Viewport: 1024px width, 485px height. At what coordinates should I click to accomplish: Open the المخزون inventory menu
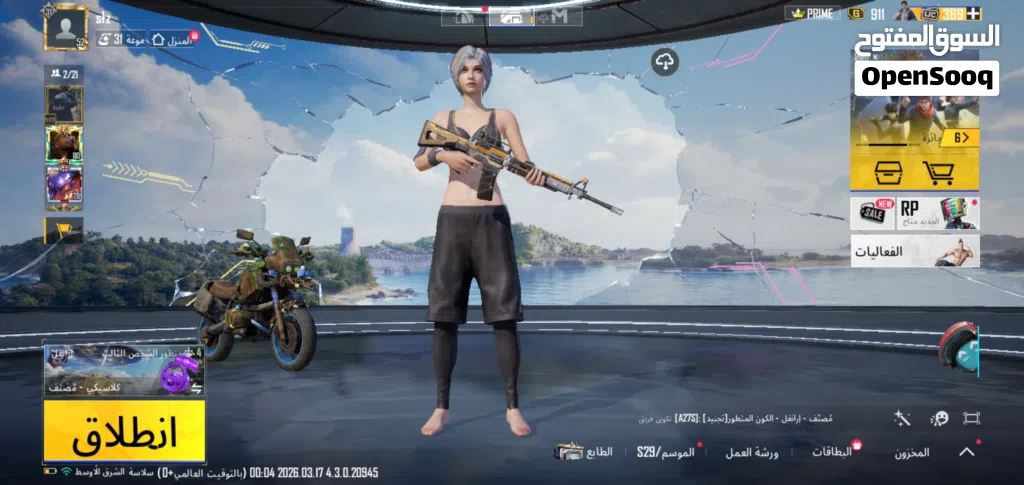[911, 453]
